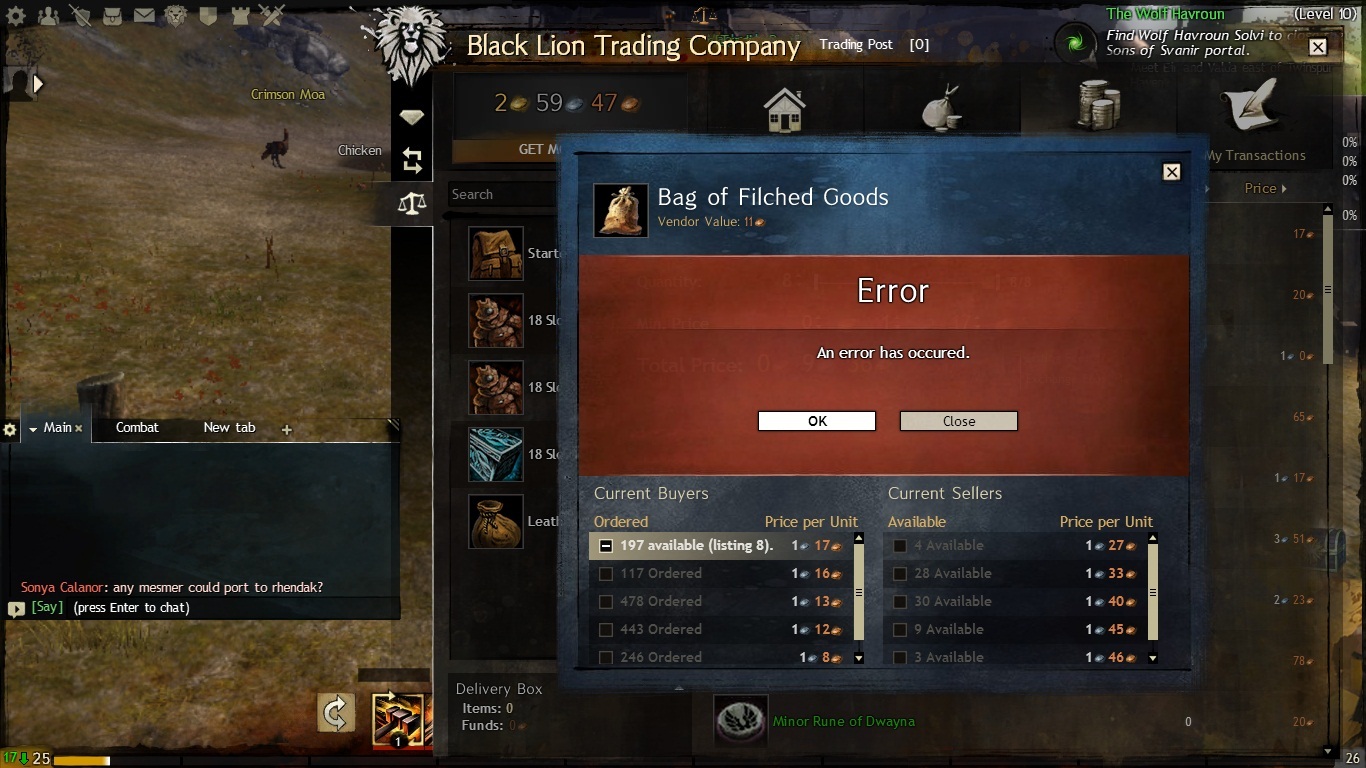Click the Search field in trading post
The width and height of the screenshot is (1366, 768).
pos(500,194)
